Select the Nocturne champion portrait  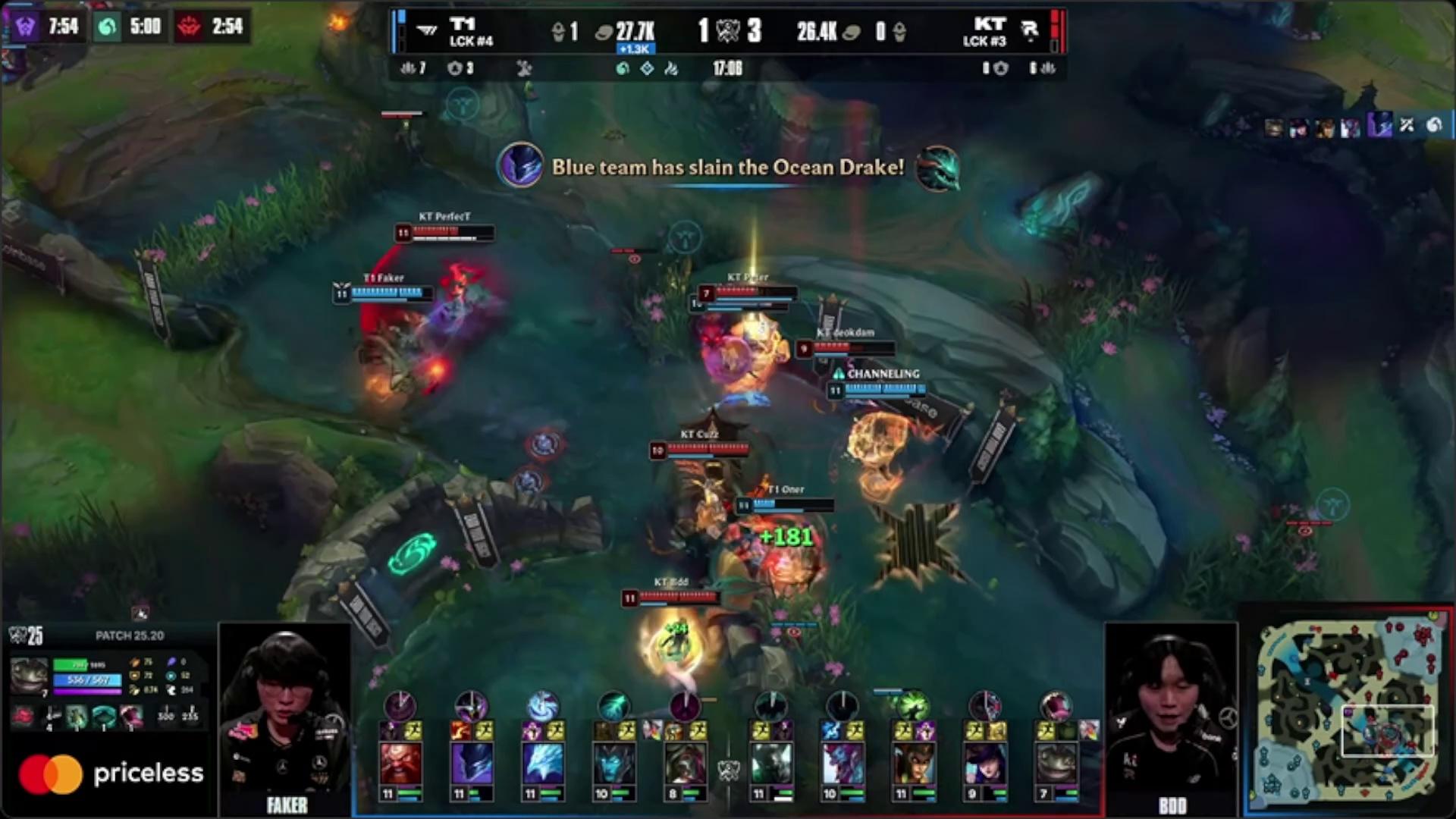point(472,763)
